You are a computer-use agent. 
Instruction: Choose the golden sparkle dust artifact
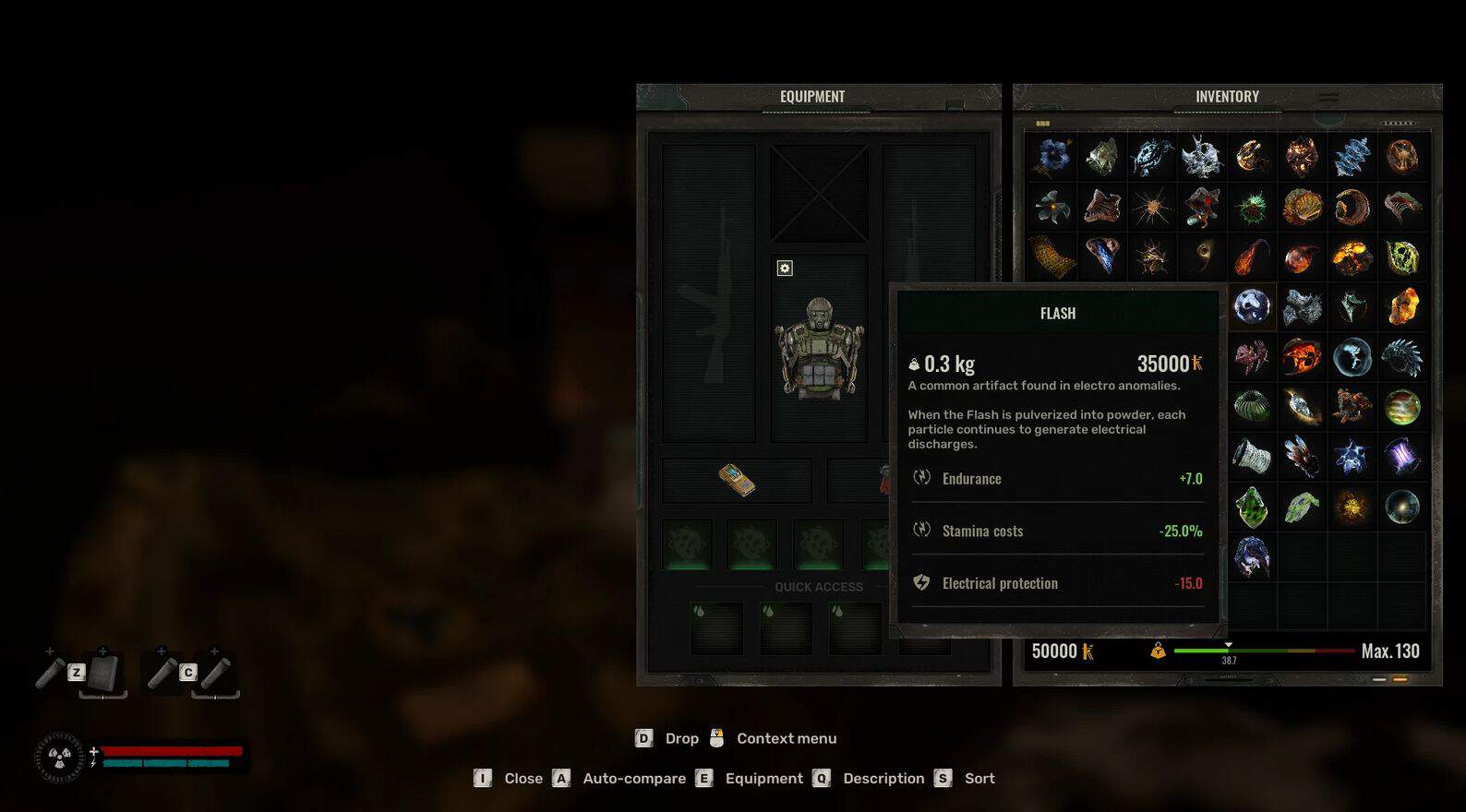click(x=1352, y=507)
